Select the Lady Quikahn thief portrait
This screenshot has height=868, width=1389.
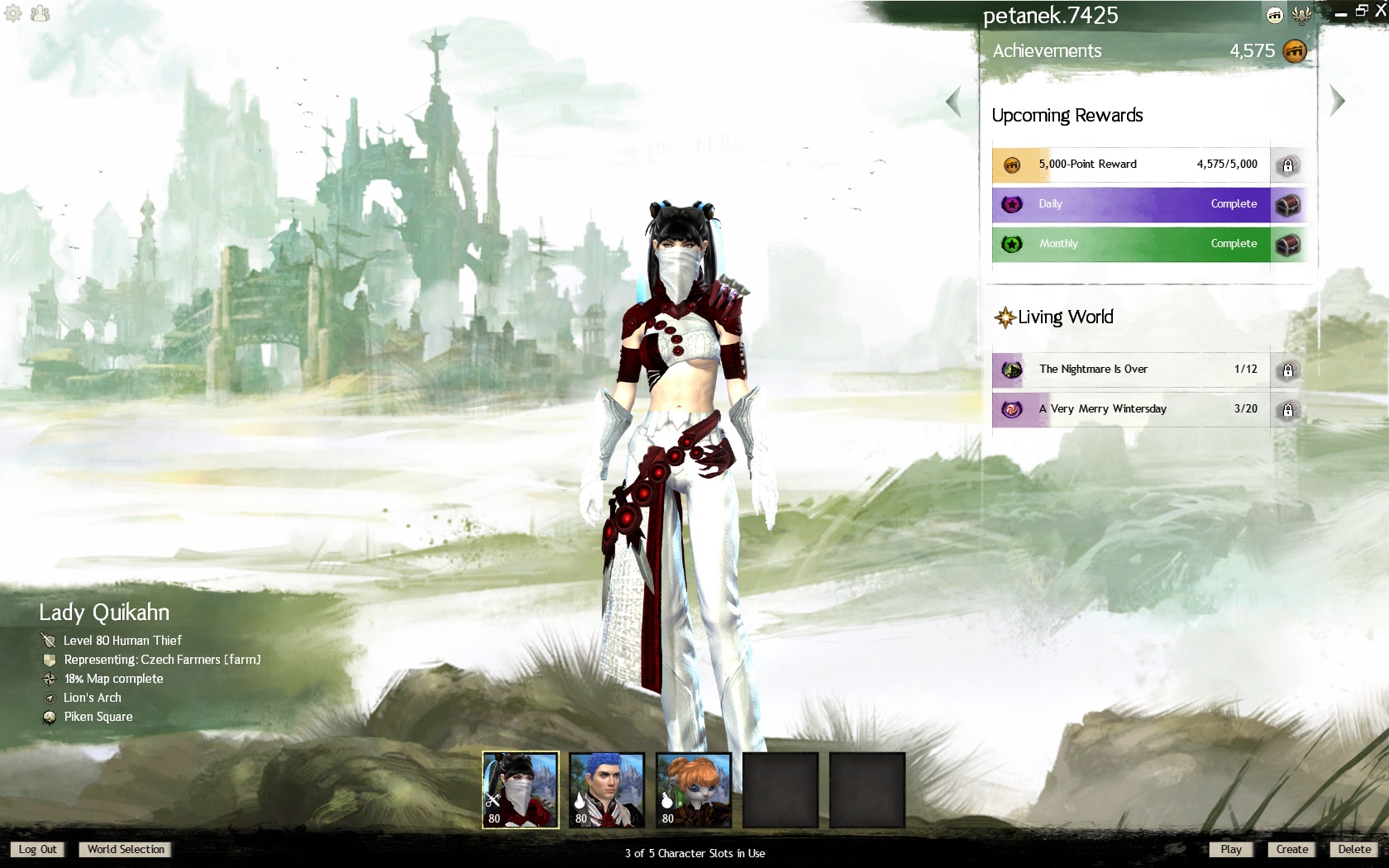point(521,789)
